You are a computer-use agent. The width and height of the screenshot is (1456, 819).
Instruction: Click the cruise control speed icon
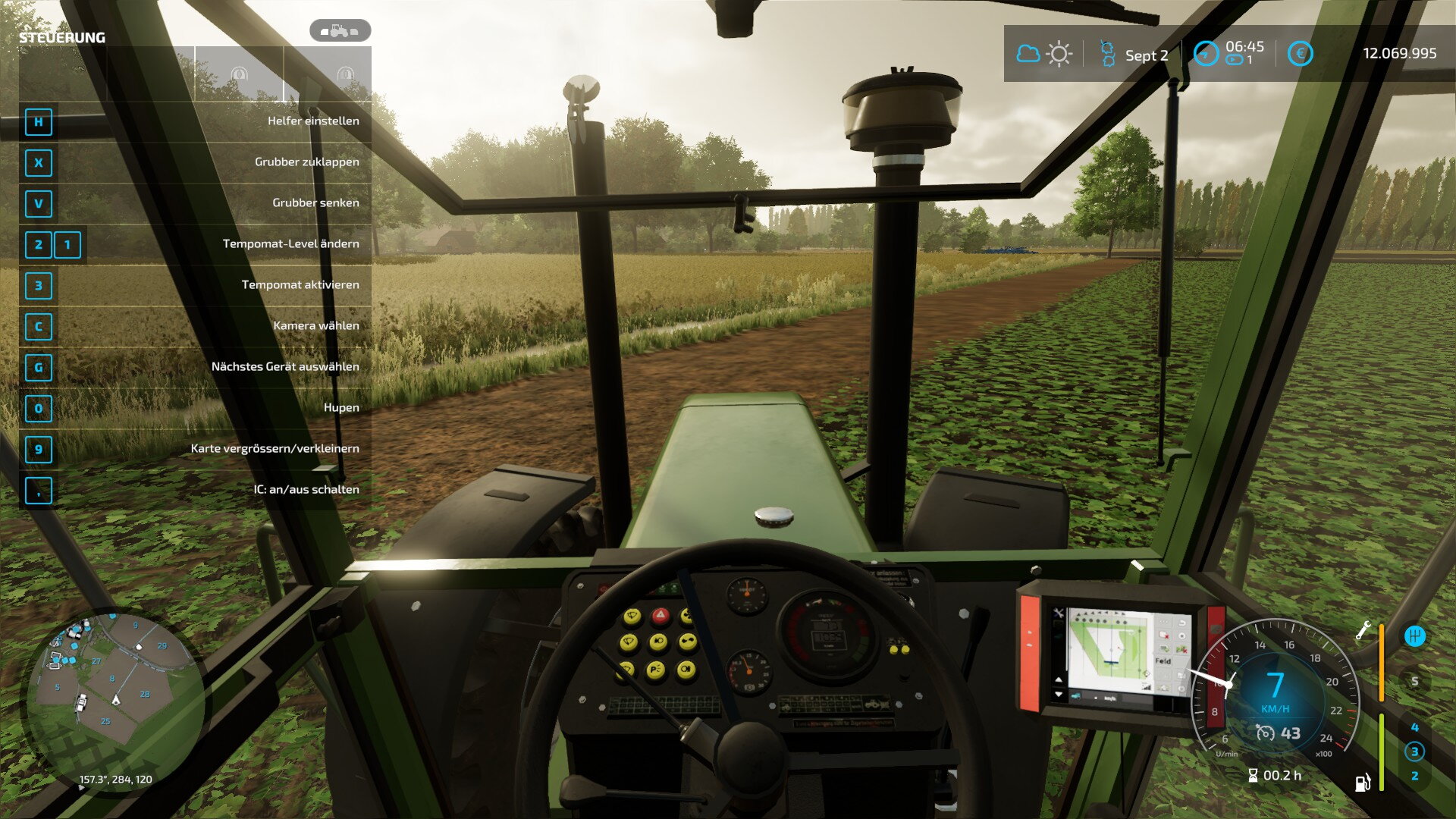click(x=1266, y=733)
